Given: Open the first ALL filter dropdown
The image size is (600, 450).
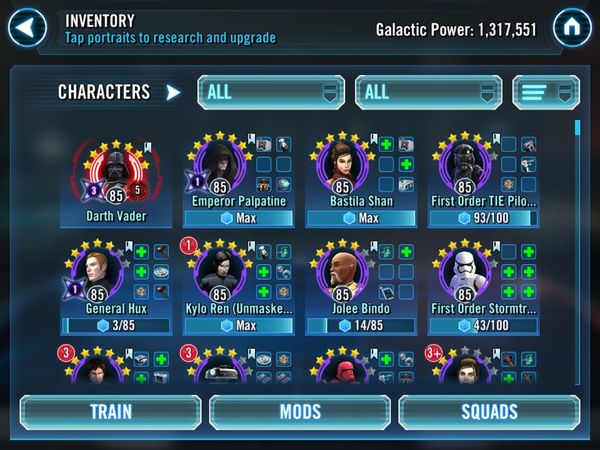Looking at the screenshot, I should click(x=270, y=92).
